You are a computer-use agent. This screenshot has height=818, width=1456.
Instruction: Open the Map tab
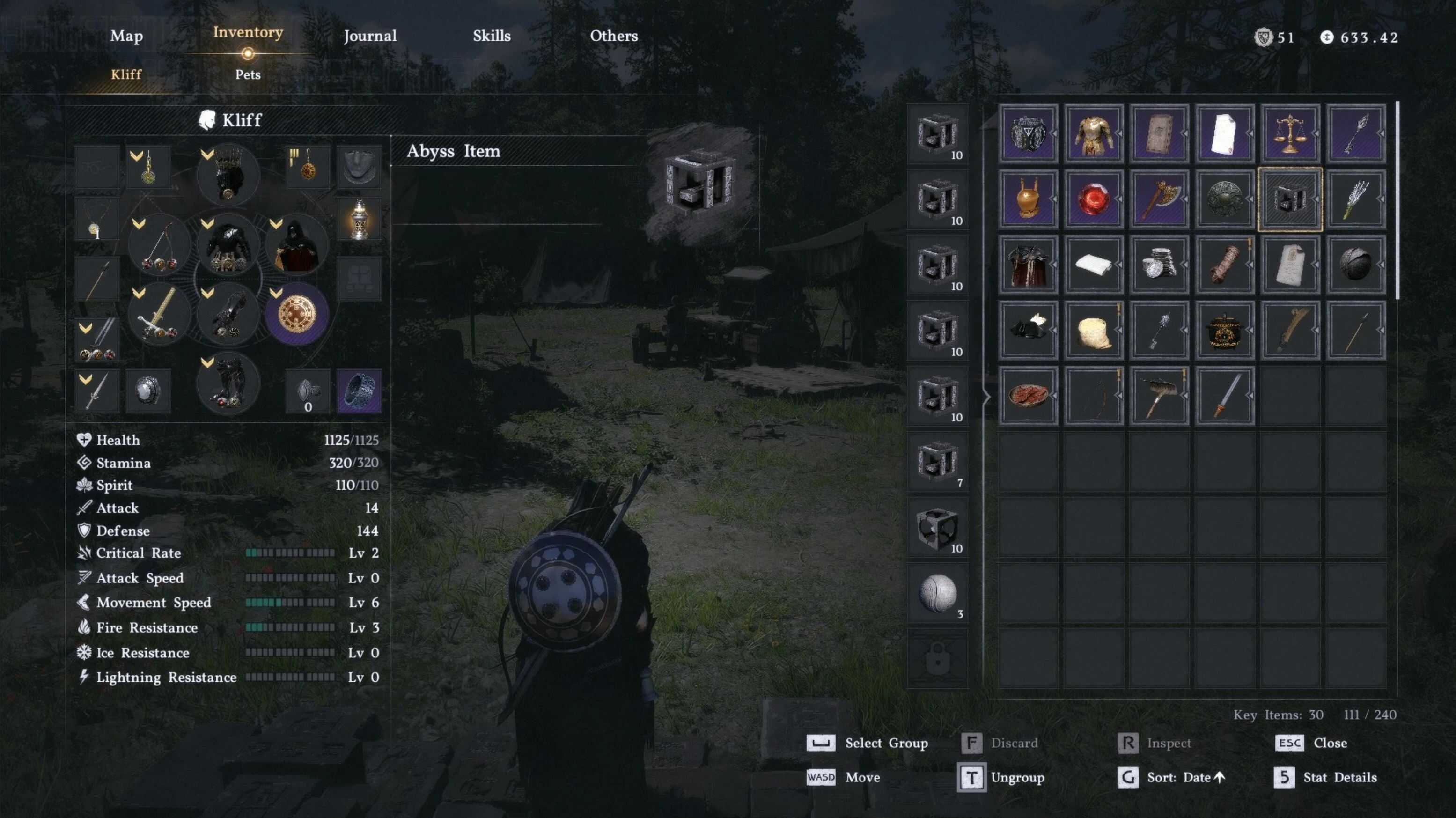click(x=126, y=36)
